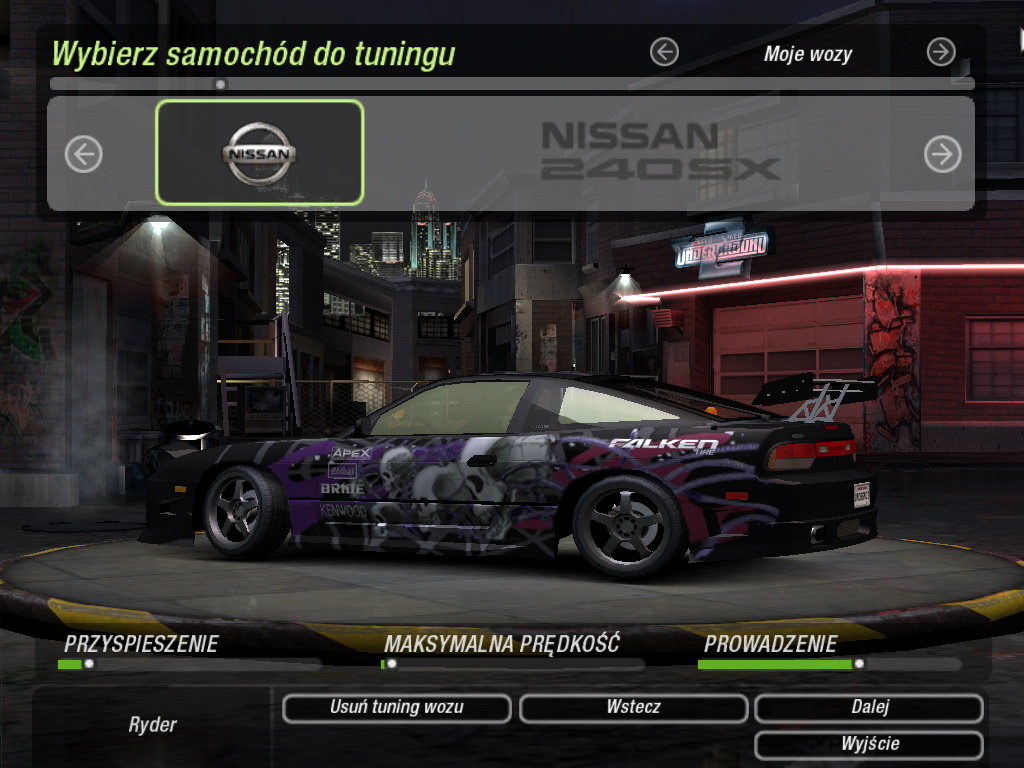Viewport: 1024px width, 768px height.
Task: Select the Nissan logo car tile
Action: 259,153
